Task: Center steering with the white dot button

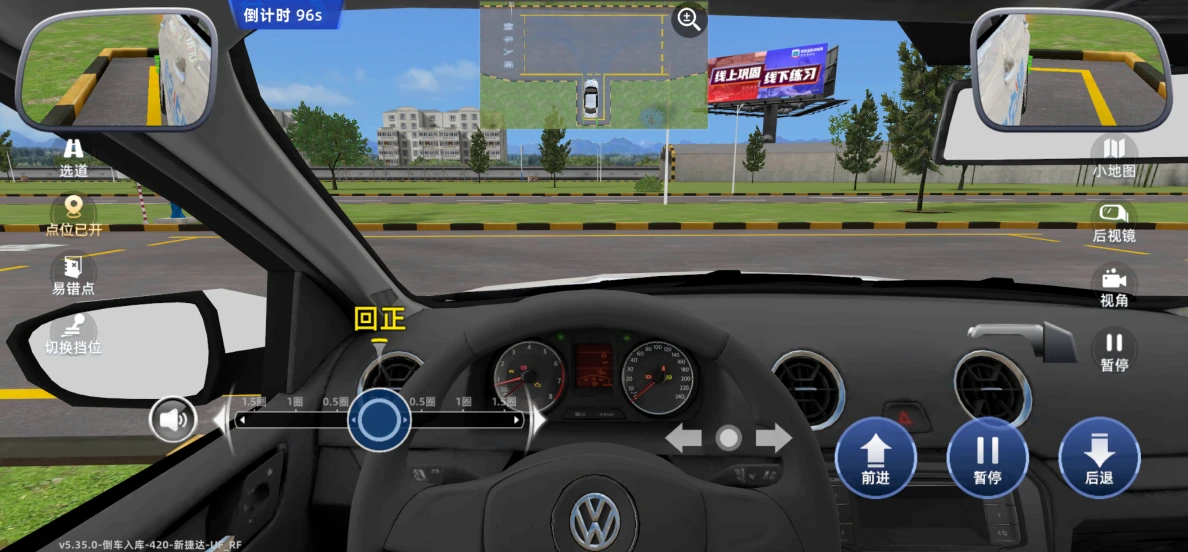Action: click(729, 438)
